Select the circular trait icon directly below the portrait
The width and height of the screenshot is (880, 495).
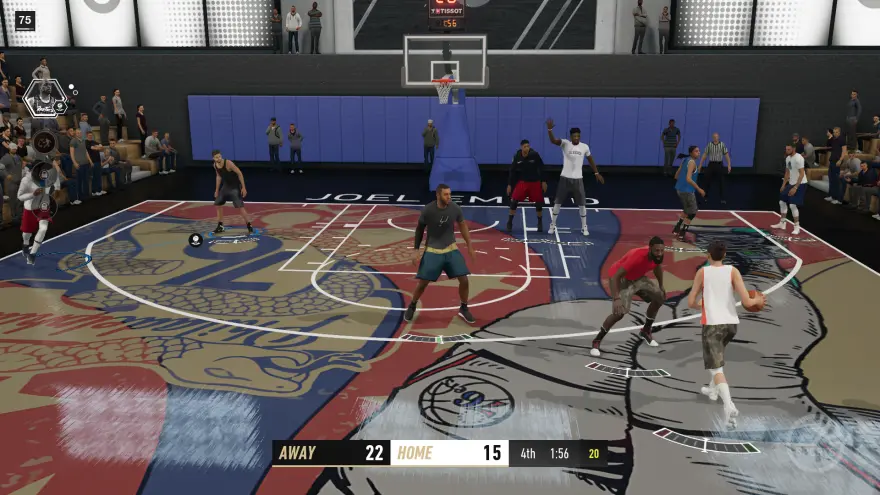(44, 140)
